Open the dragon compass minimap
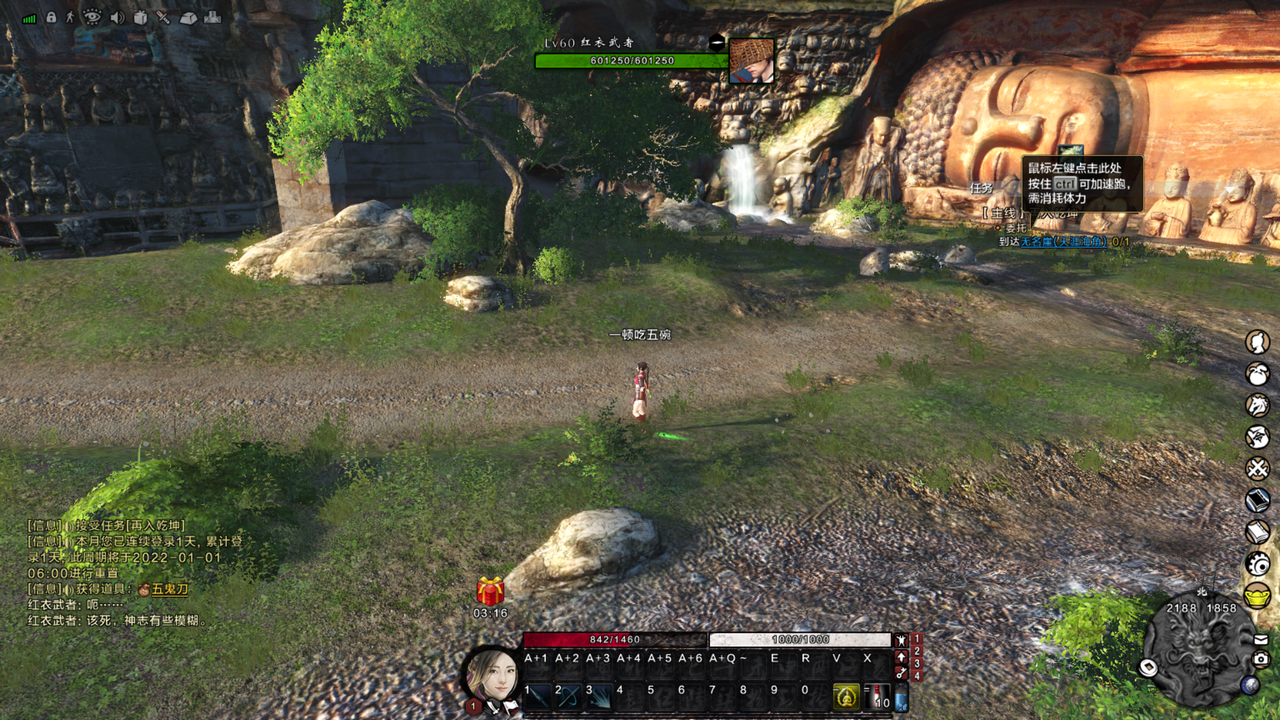1280x720 pixels. (1198, 650)
